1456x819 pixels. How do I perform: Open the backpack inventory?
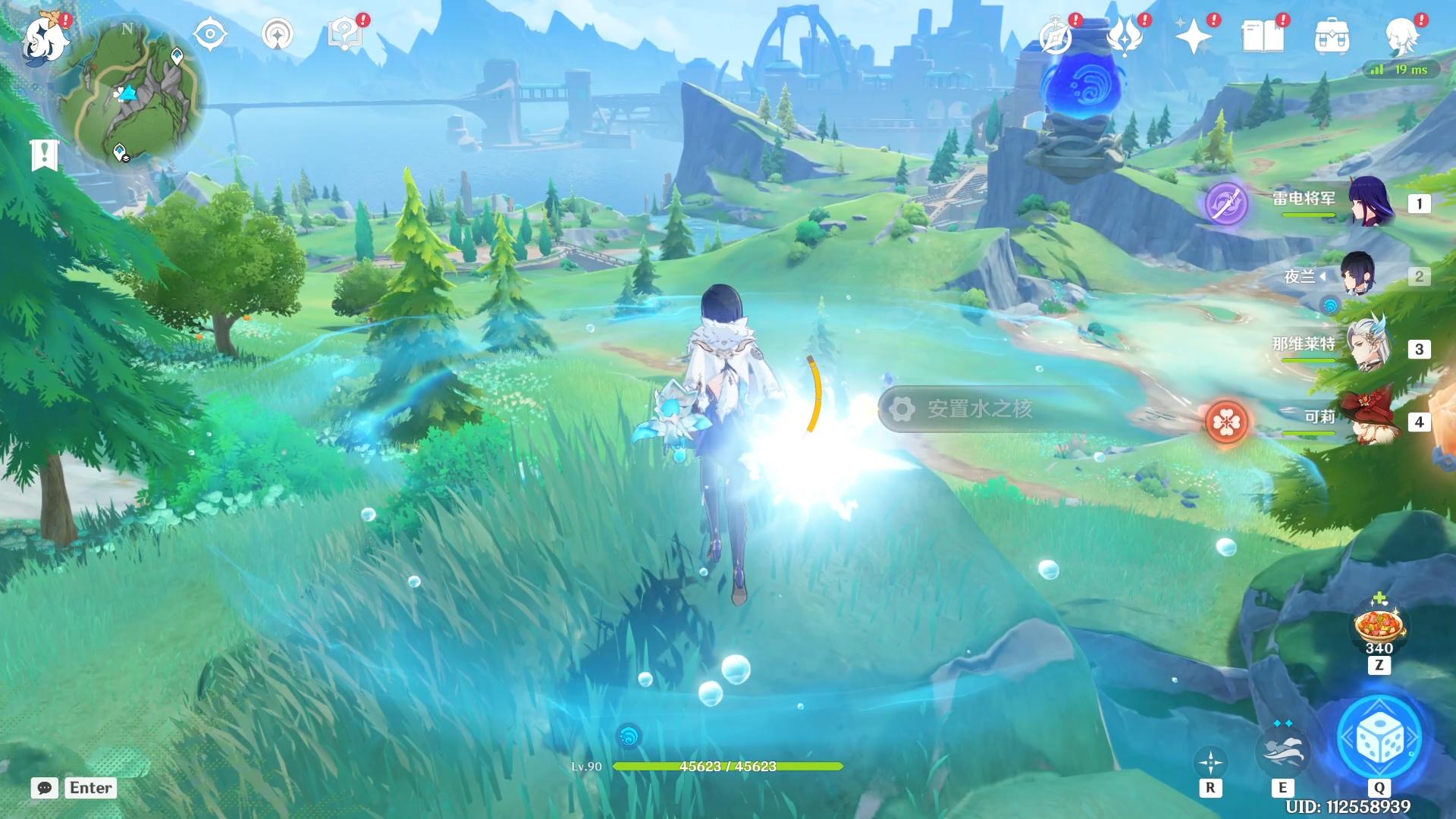tap(1332, 36)
